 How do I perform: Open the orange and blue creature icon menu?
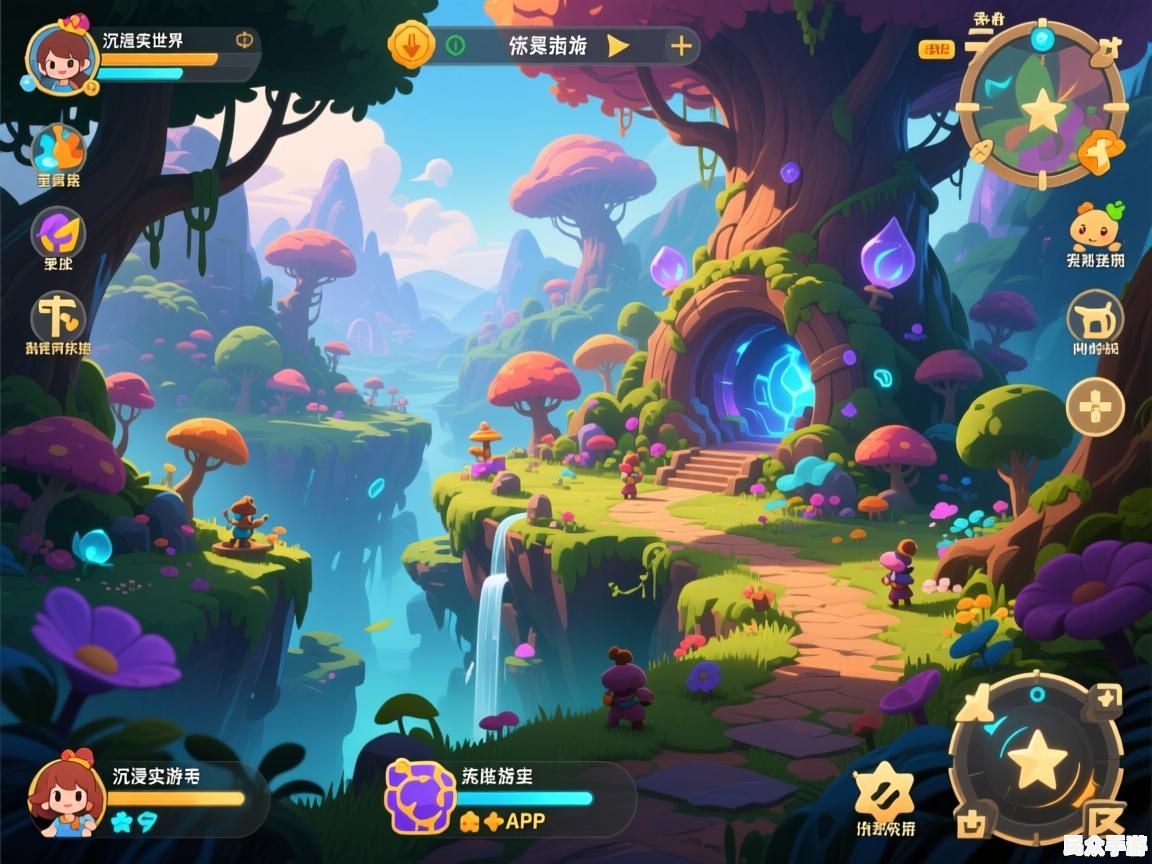point(59,150)
